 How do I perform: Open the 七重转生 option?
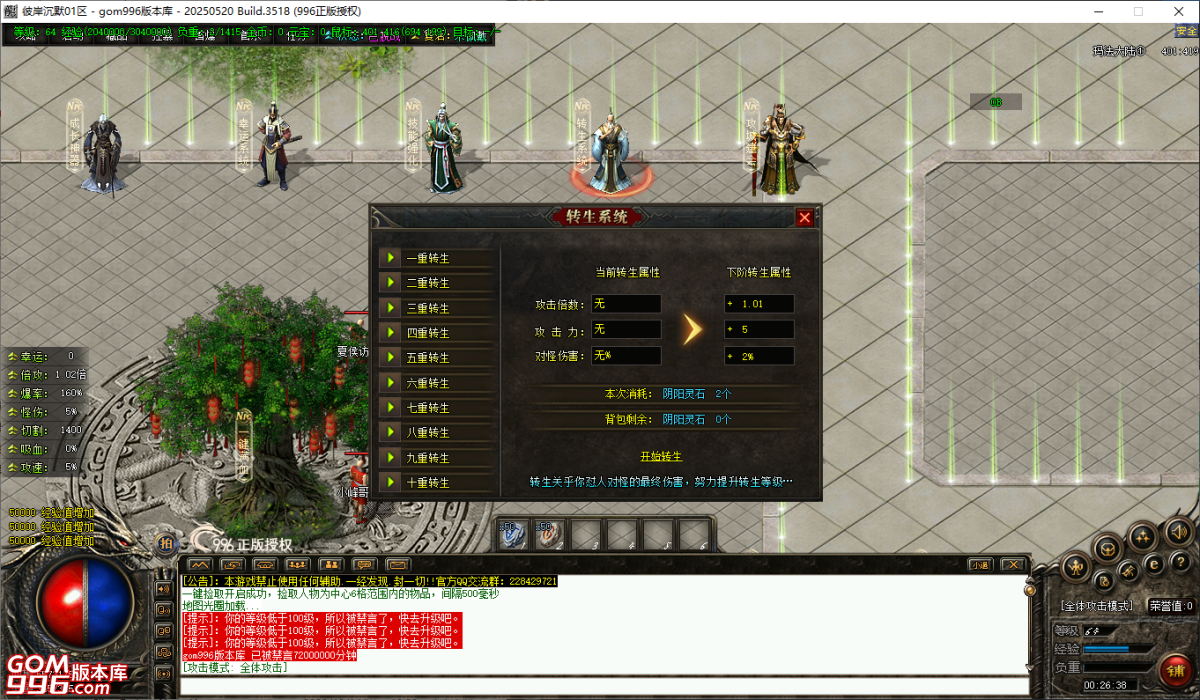coord(437,408)
